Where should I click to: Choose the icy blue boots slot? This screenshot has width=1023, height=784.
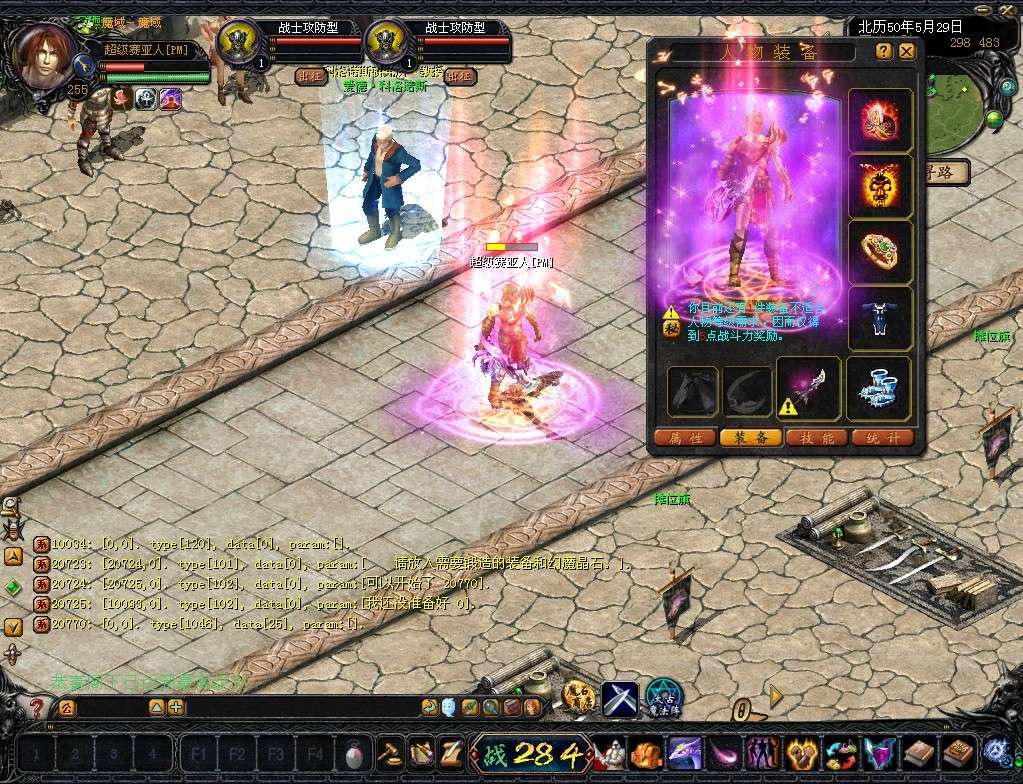[880, 387]
